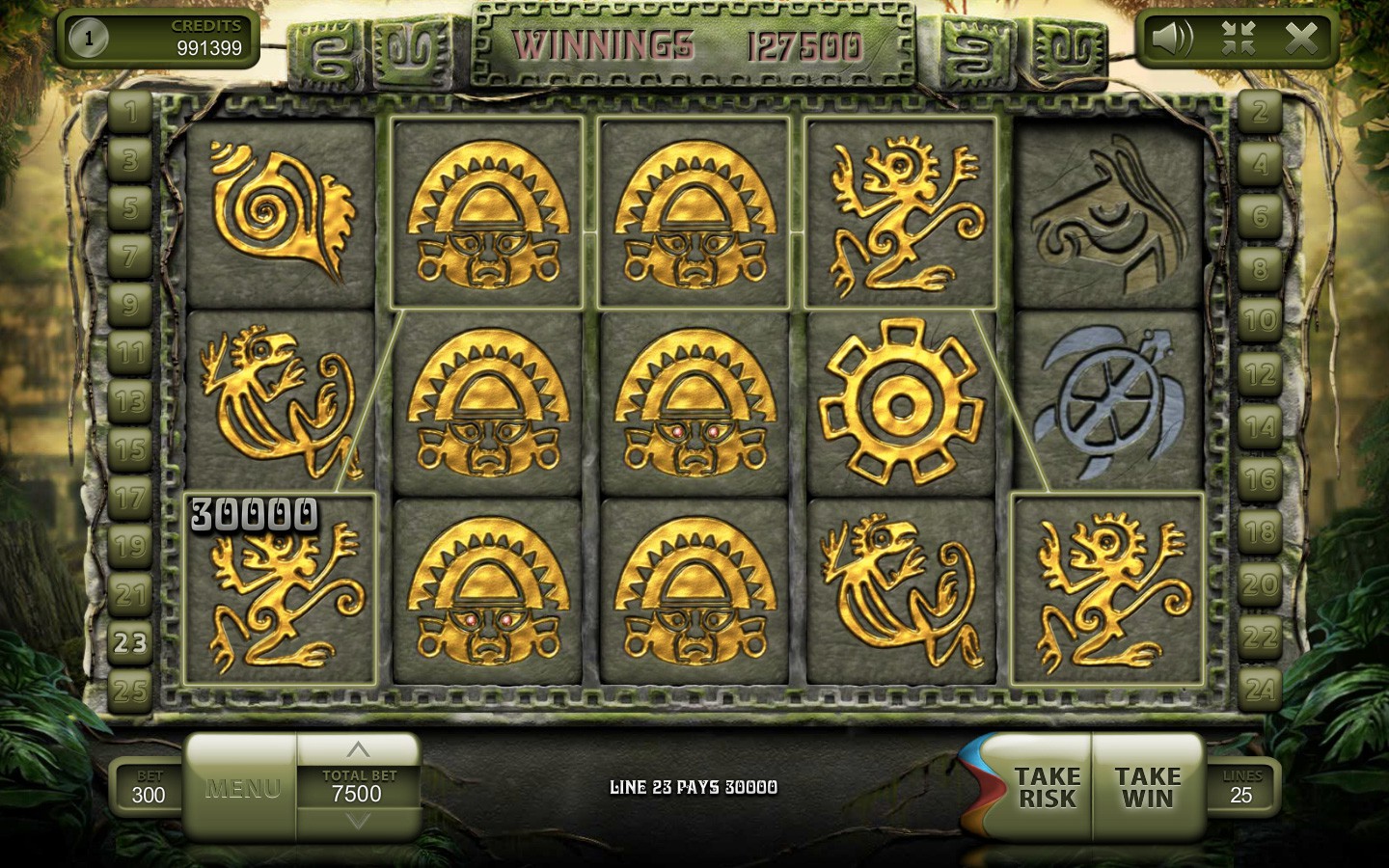The height and width of the screenshot is (868, 1389).
Task: Toggle the sound speaker icon
Action: point(1172,39)
